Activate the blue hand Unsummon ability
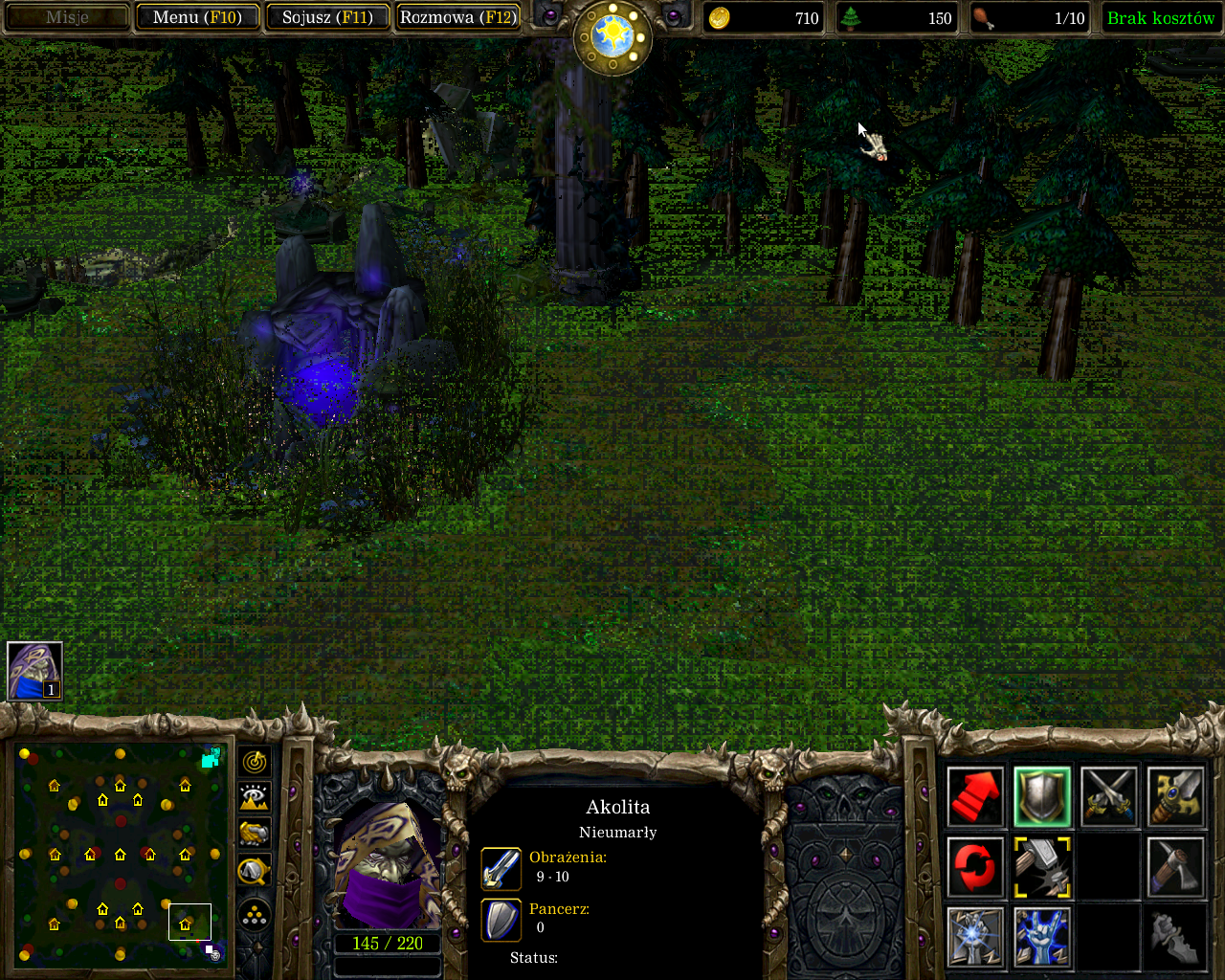The height and width of the screenshot is (980, 1225). click(x=1042, y=937)
